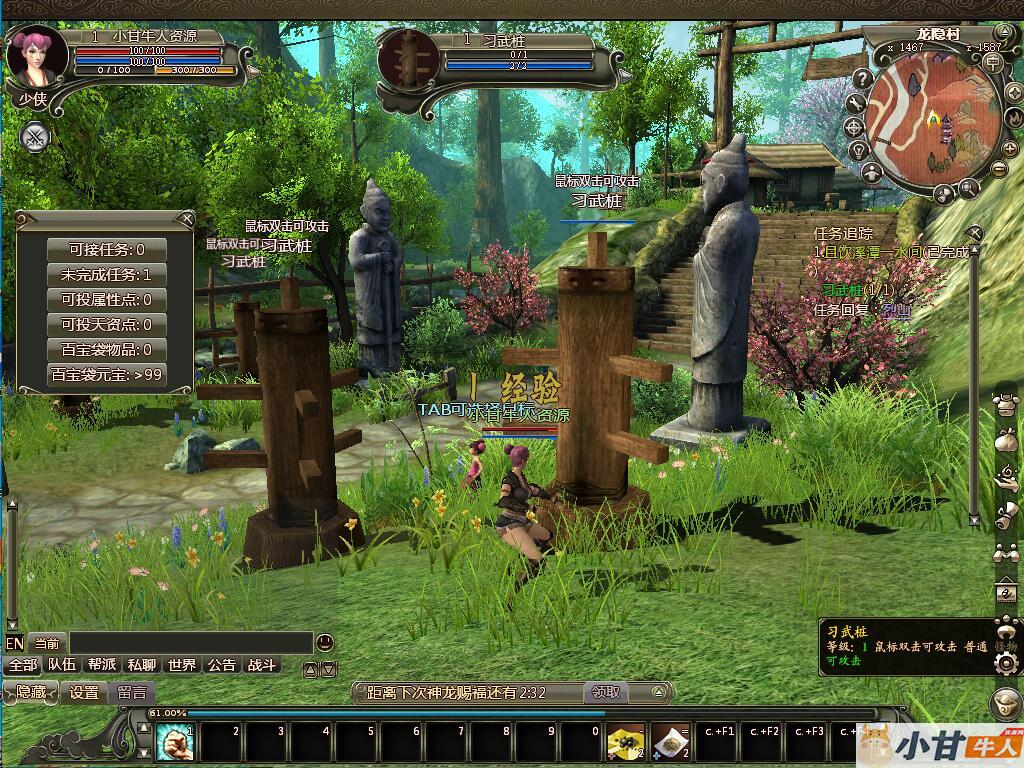The image size is (1024, 768).
Task: Activate the fist attack skill in hotbar
Action: [x=175, y=743]
